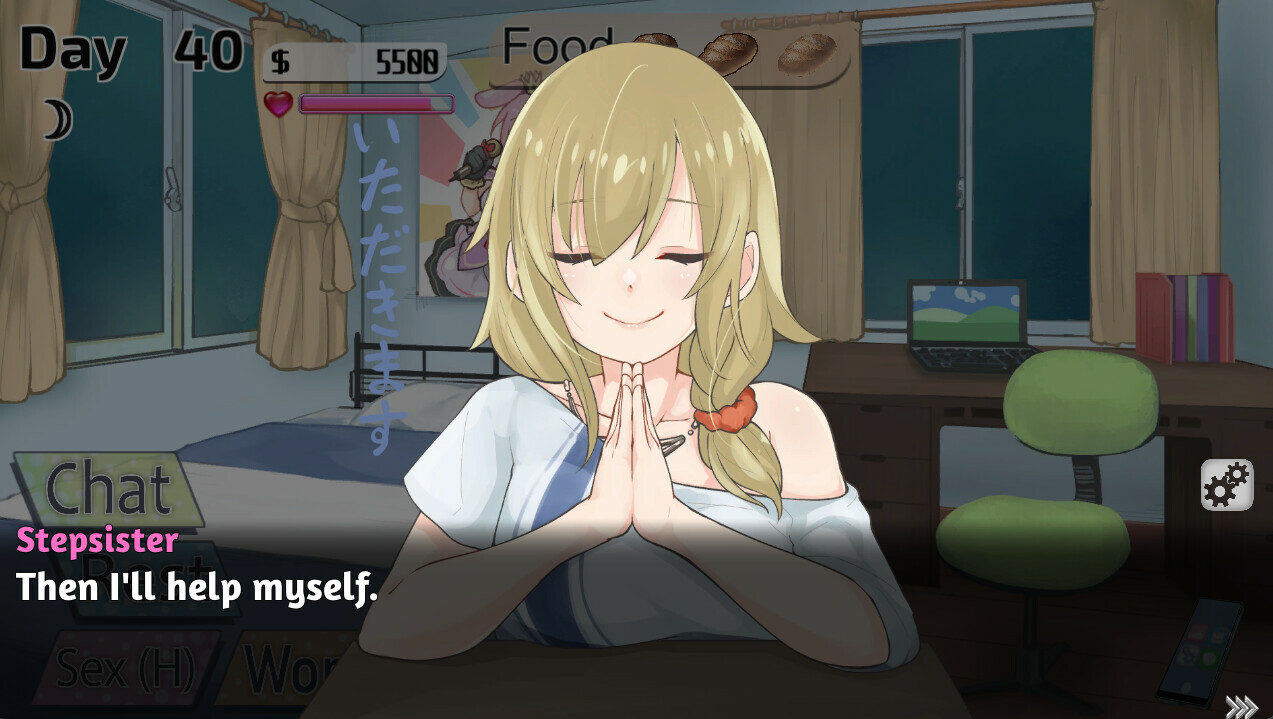Open the settings gear icon
This screenshot has width=1273, height=719.
[x=1226, y=485]
